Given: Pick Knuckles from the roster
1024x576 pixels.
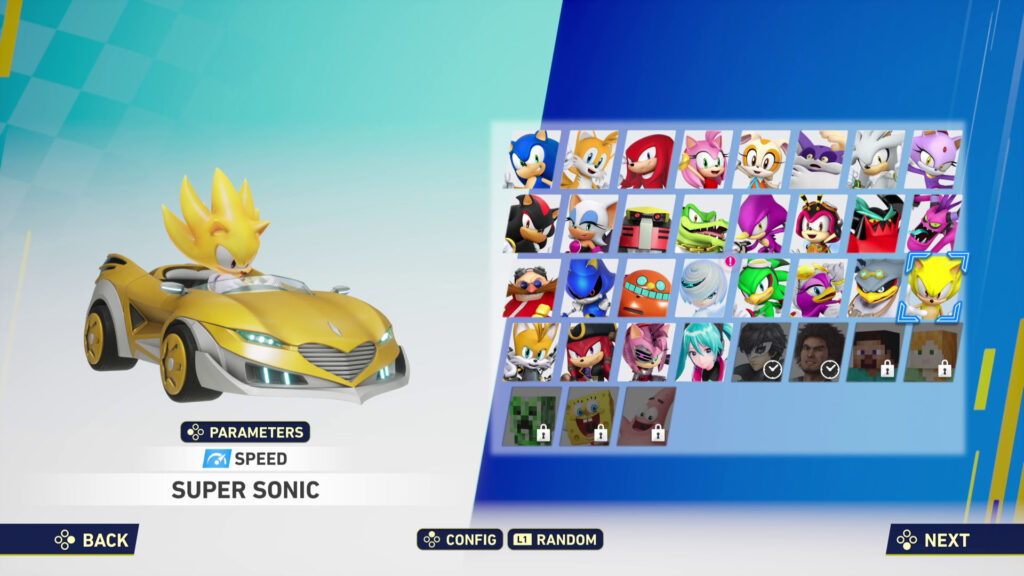Looking at the screenshot, I should (646, 160).
